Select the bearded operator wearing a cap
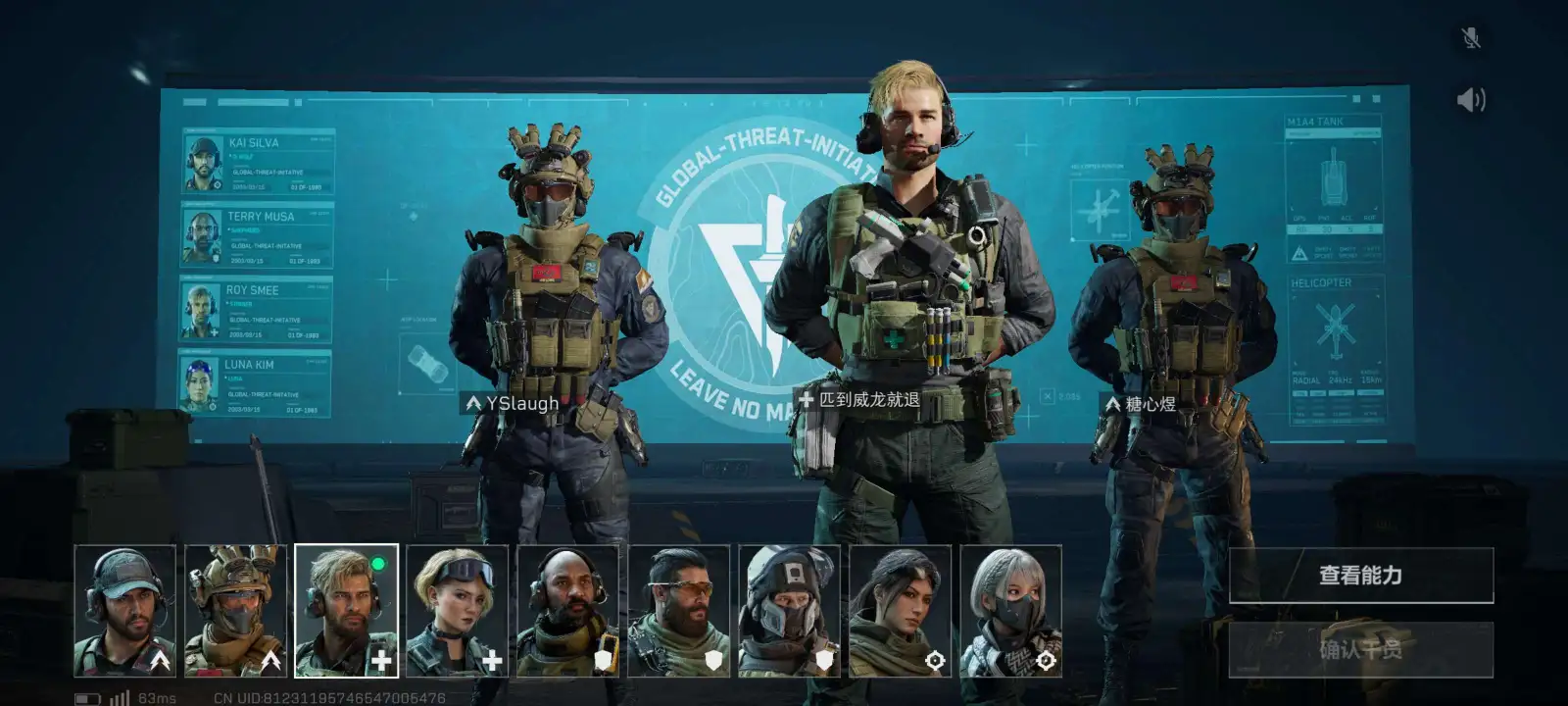Viewport: 1568px width, 706px height. 125,611
